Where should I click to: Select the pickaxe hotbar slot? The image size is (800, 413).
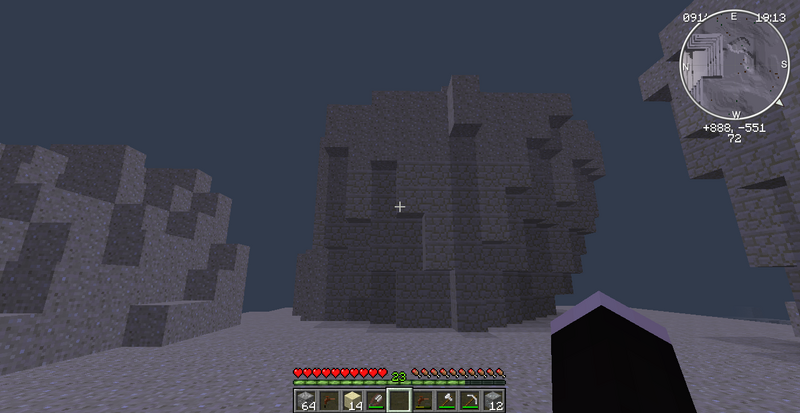pyautogui.click(x=471, y=401)
